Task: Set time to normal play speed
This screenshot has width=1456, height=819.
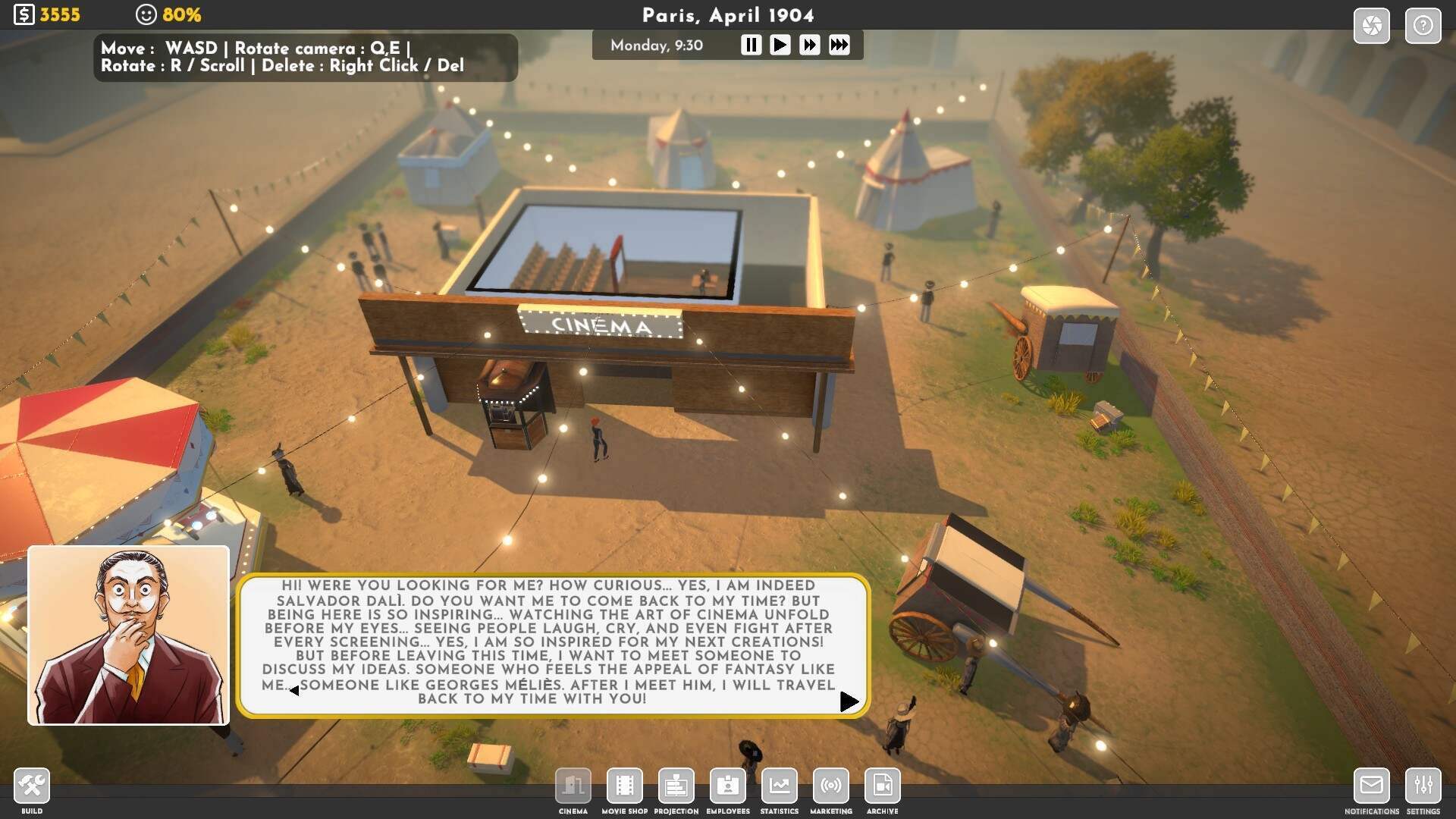Action: (x=780, y=45)
